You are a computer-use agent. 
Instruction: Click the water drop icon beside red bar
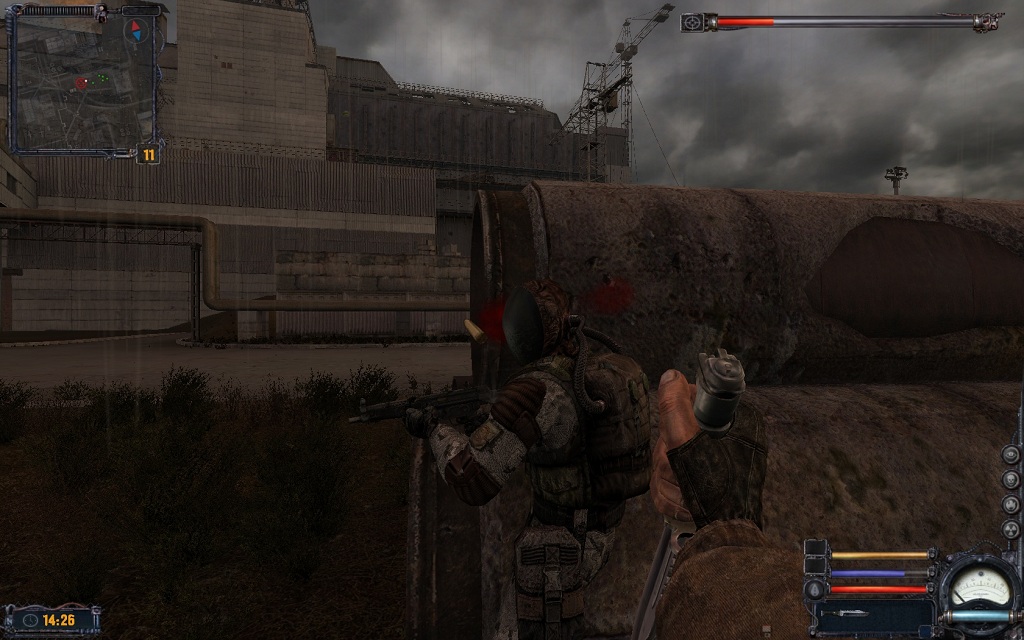point(815,589)
